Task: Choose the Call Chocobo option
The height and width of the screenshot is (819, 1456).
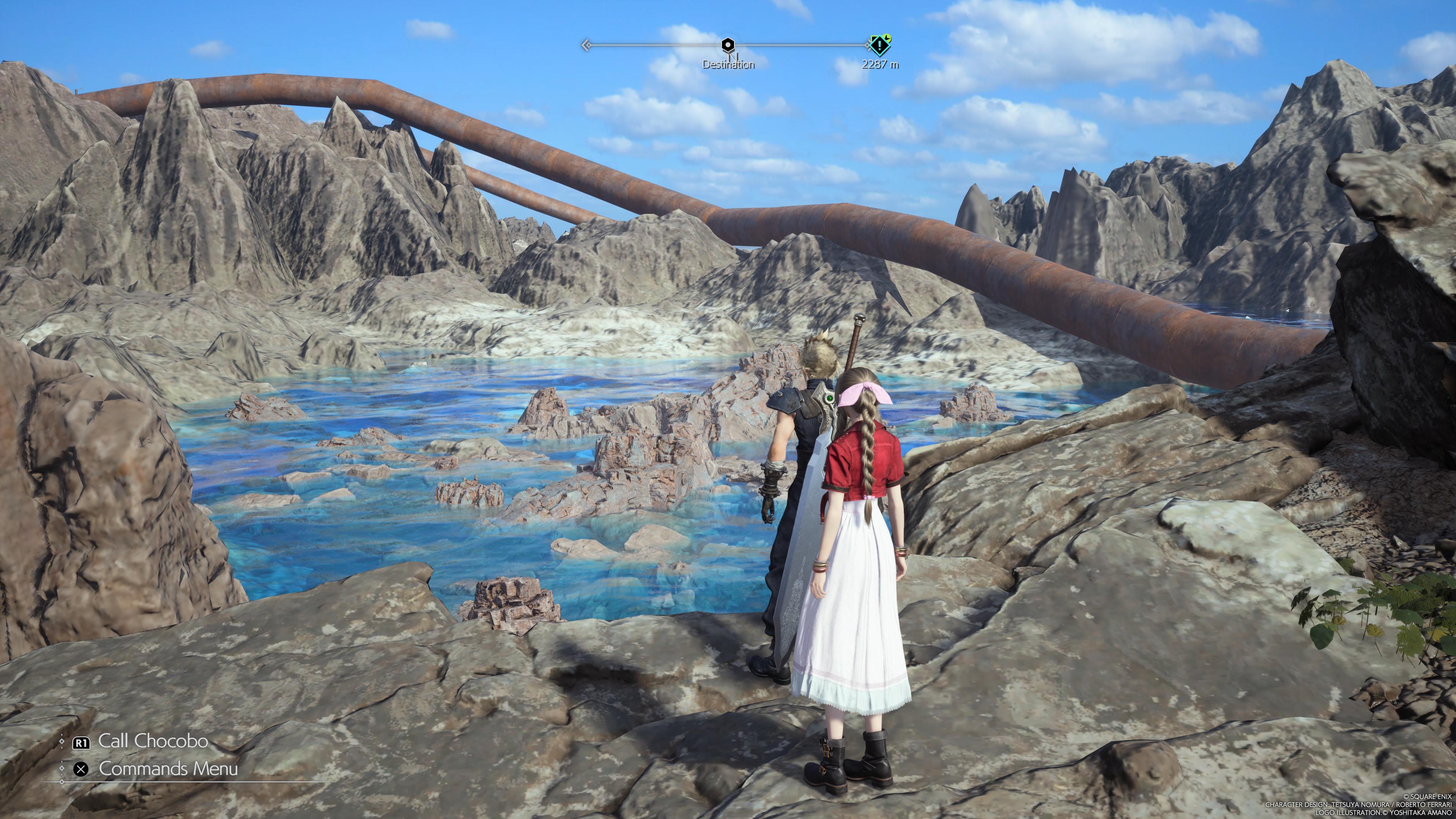Action: pyautogui.click(x=152, y=741)
